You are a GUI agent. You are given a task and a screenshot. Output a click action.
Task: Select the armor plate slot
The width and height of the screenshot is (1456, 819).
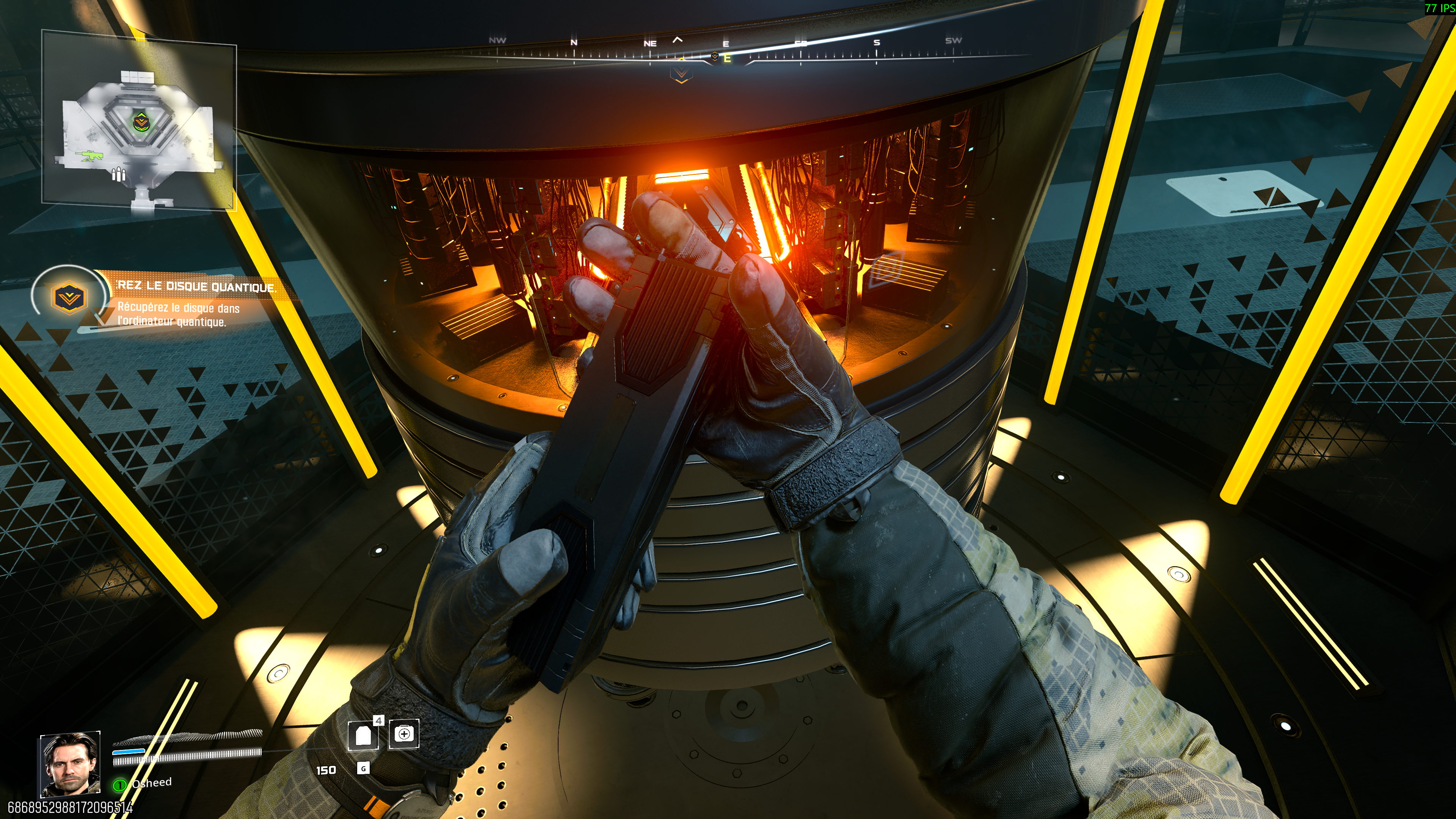pos(363,735)
